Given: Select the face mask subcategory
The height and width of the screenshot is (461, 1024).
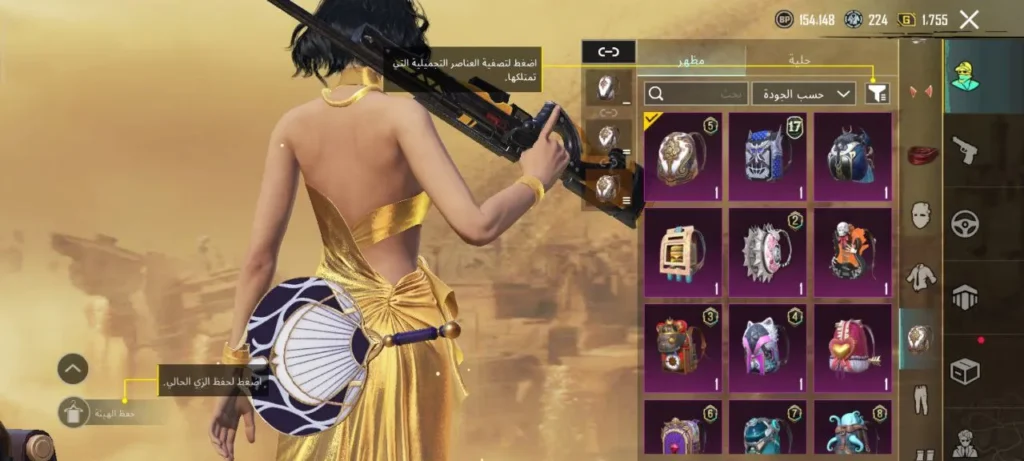Looking at the screenshot, I should click(x=921, y=215).
